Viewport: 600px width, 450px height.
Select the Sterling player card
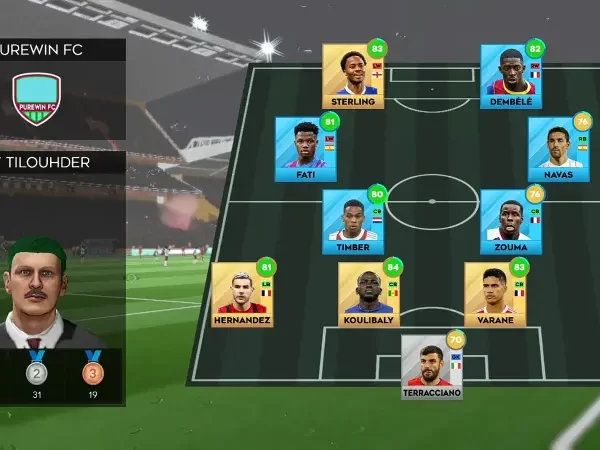353,75
